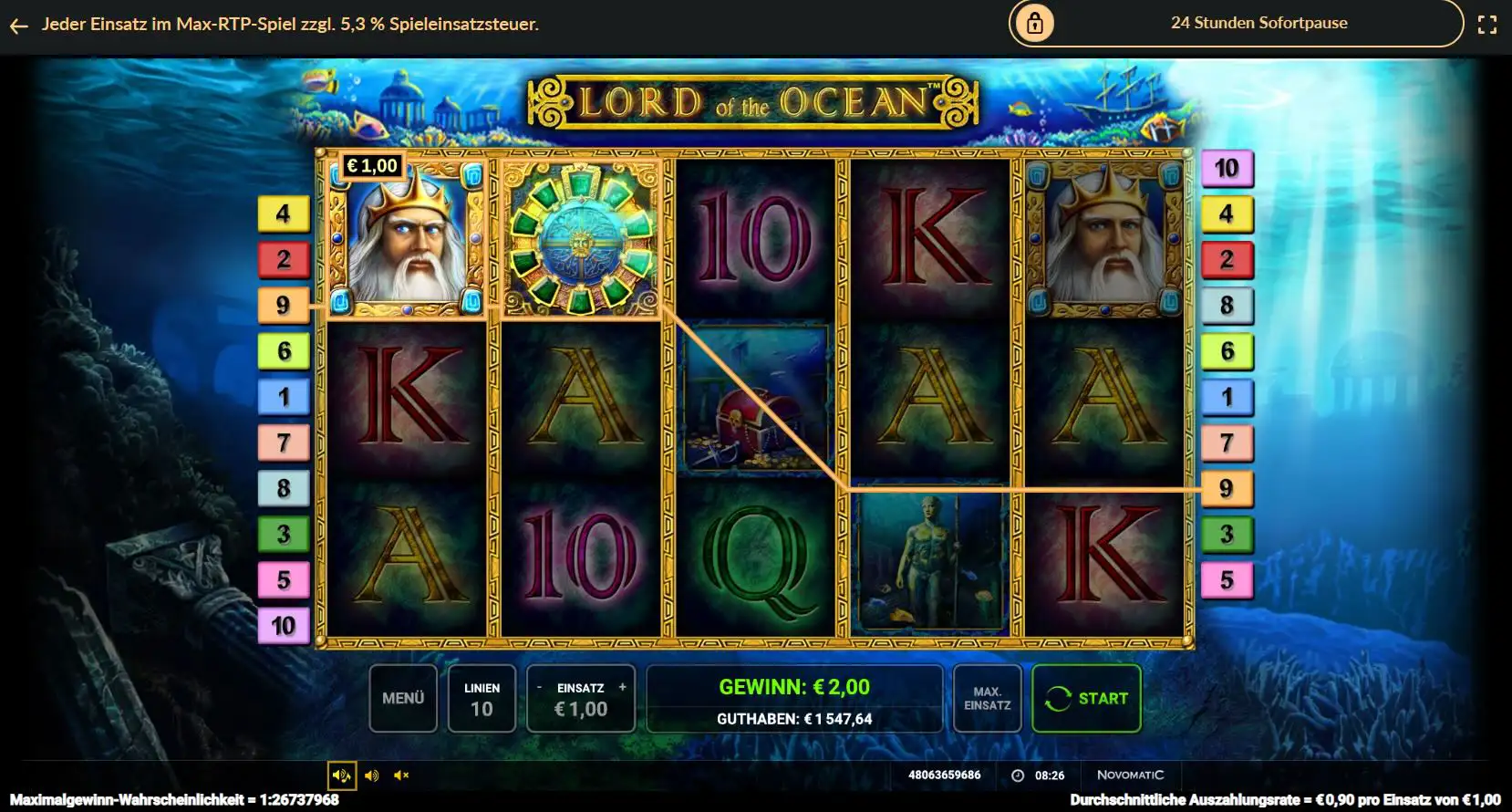Click the back arrow beside the tax notice

18,25
